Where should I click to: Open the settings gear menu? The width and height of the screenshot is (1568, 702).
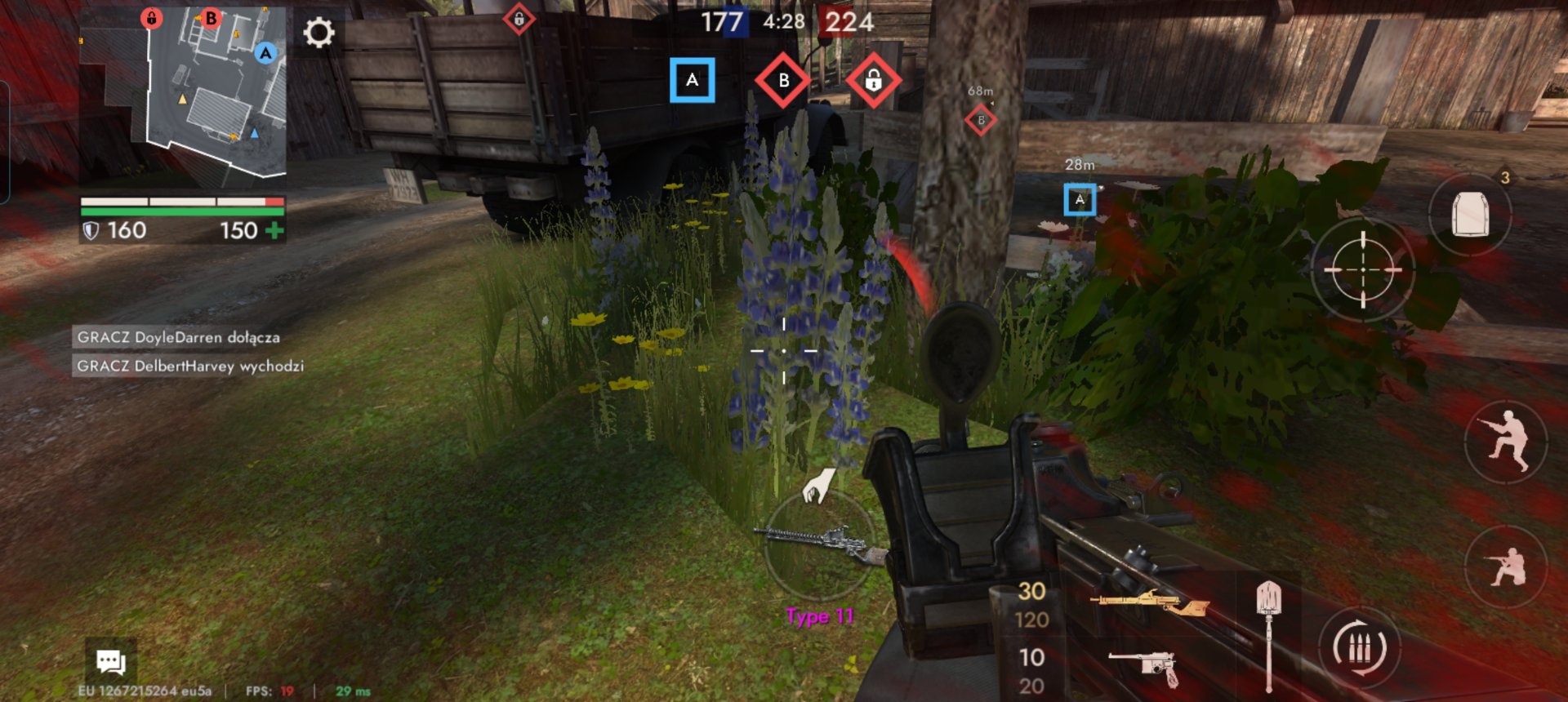(318, 33)
